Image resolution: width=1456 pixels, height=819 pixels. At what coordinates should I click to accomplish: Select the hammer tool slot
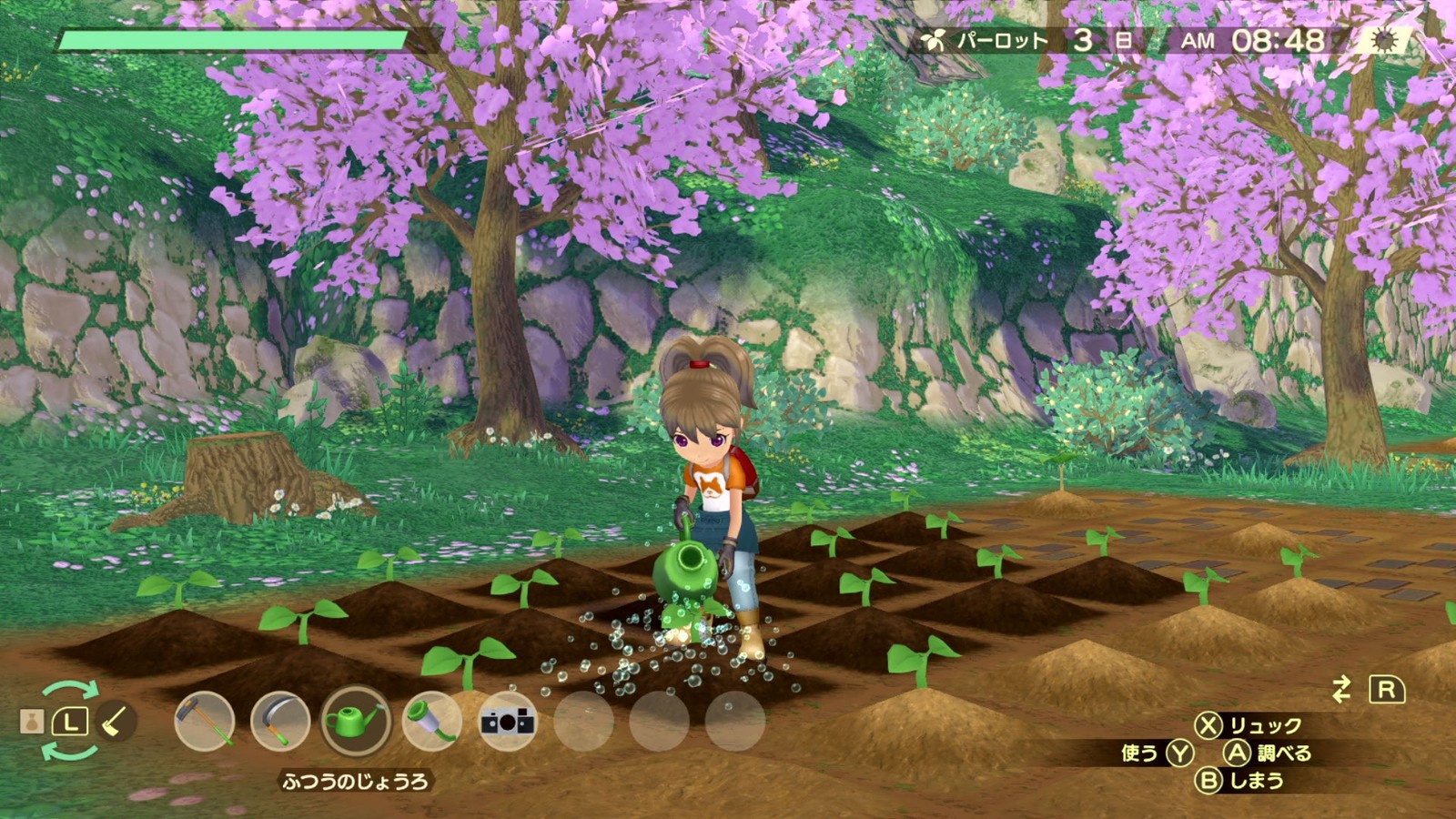(205, 722)
